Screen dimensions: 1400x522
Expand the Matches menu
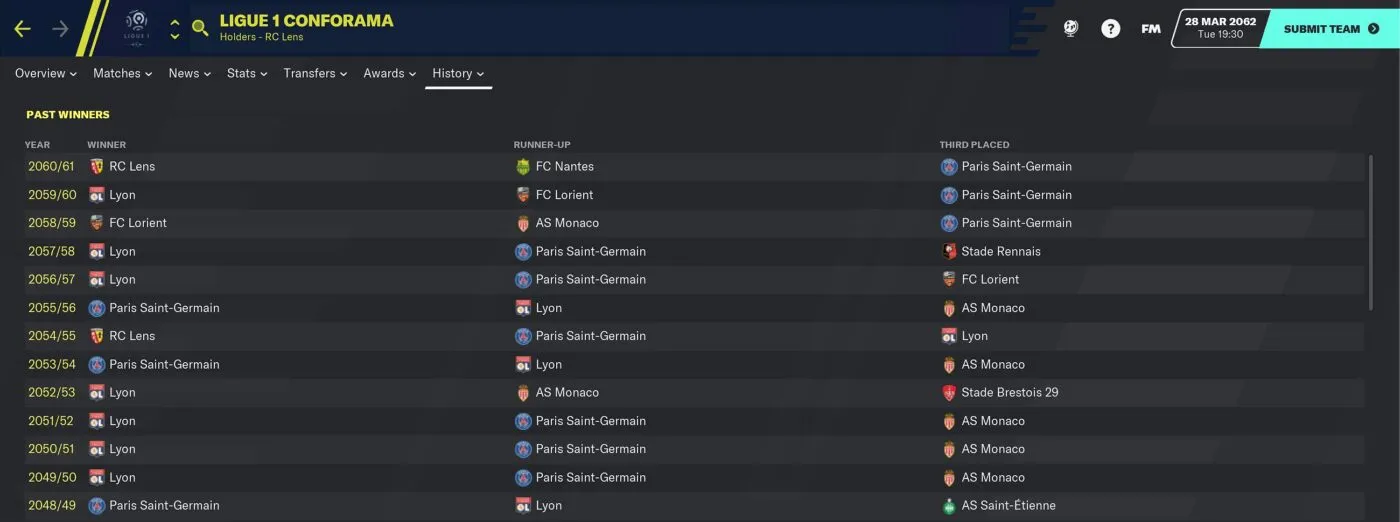point(122,73)
